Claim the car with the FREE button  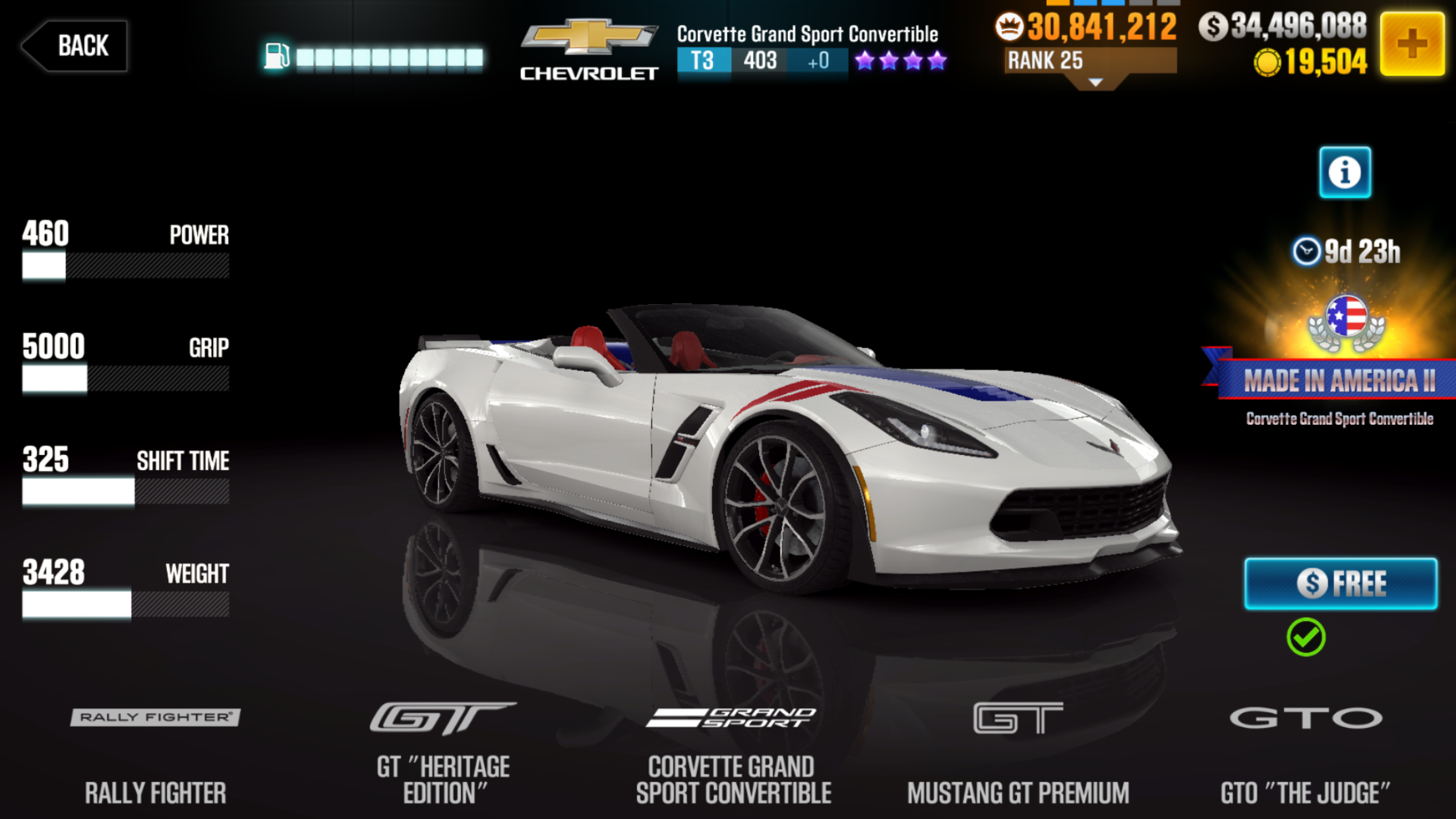(x=1340, y=584)
